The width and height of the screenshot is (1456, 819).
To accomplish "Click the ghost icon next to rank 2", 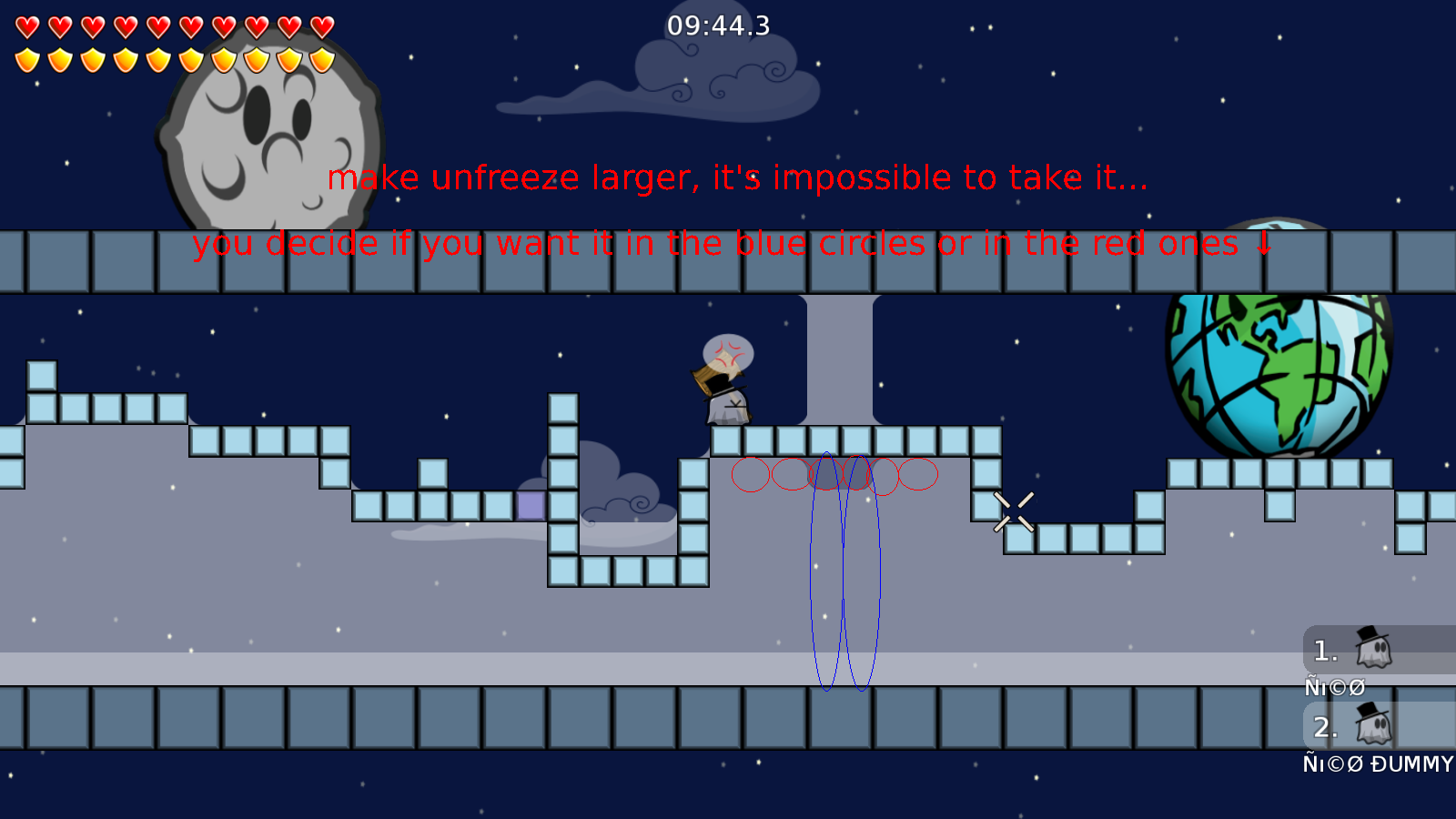I will pyautogui.click(x=1372, y=728).
